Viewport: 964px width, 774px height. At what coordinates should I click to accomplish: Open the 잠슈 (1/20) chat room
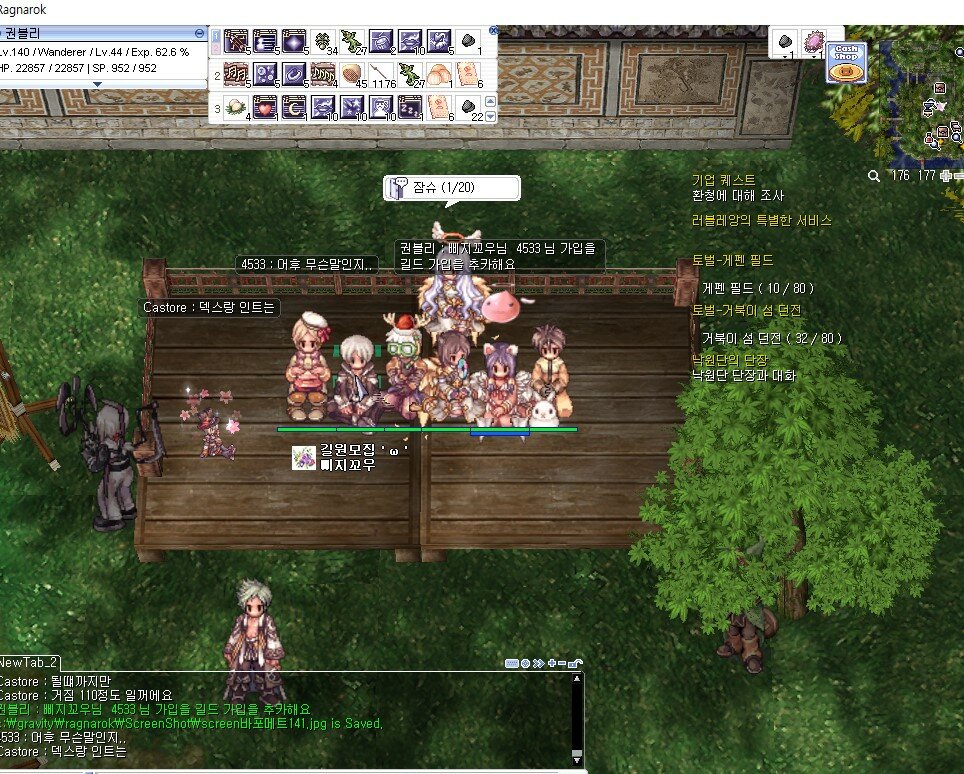pyautogui.click(x=452, y=187)
